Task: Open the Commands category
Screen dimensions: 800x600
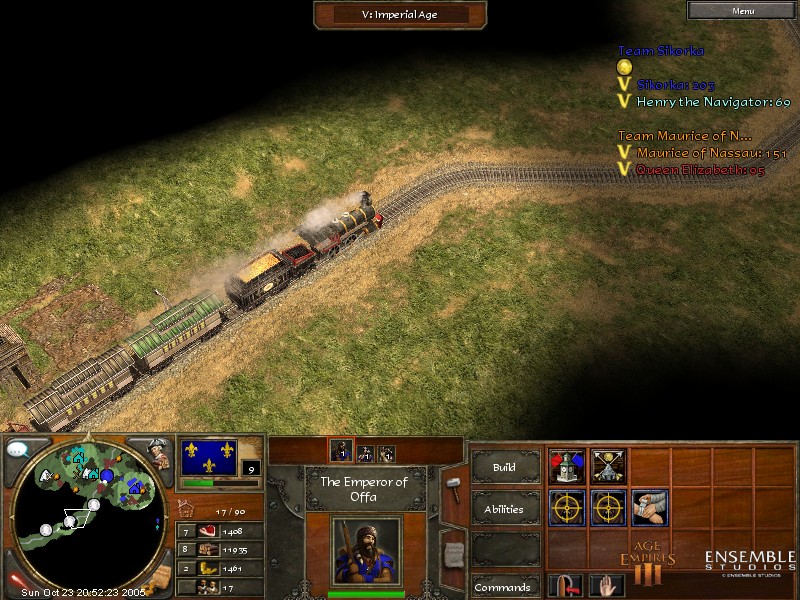Action: (504, 587)
